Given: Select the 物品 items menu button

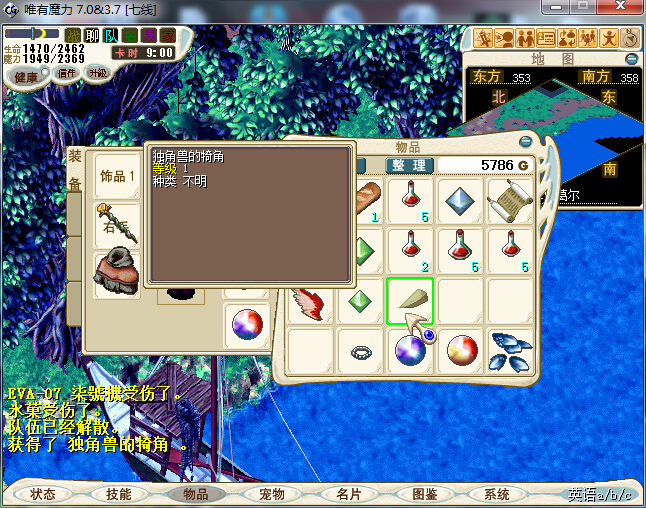Looking at the screenshot, I should click(x=195, y=494).
